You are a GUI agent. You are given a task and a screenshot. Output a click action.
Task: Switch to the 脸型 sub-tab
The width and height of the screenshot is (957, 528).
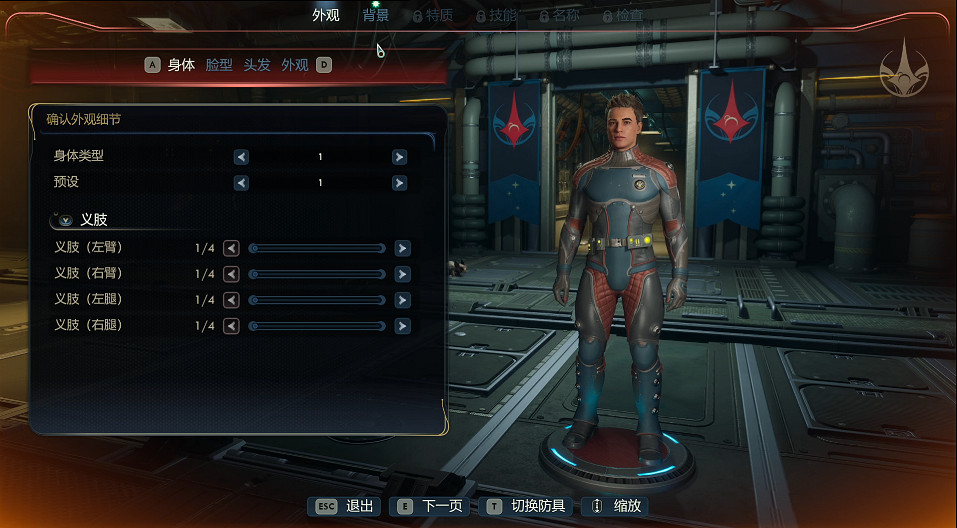tap(219, 65)
